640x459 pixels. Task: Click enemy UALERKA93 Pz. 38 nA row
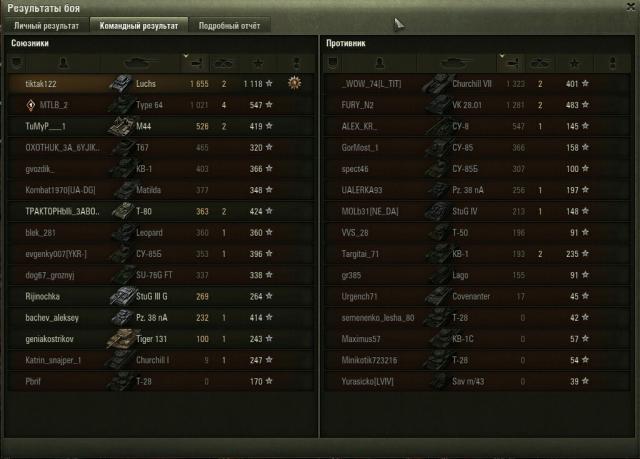(x=470, y=190)
